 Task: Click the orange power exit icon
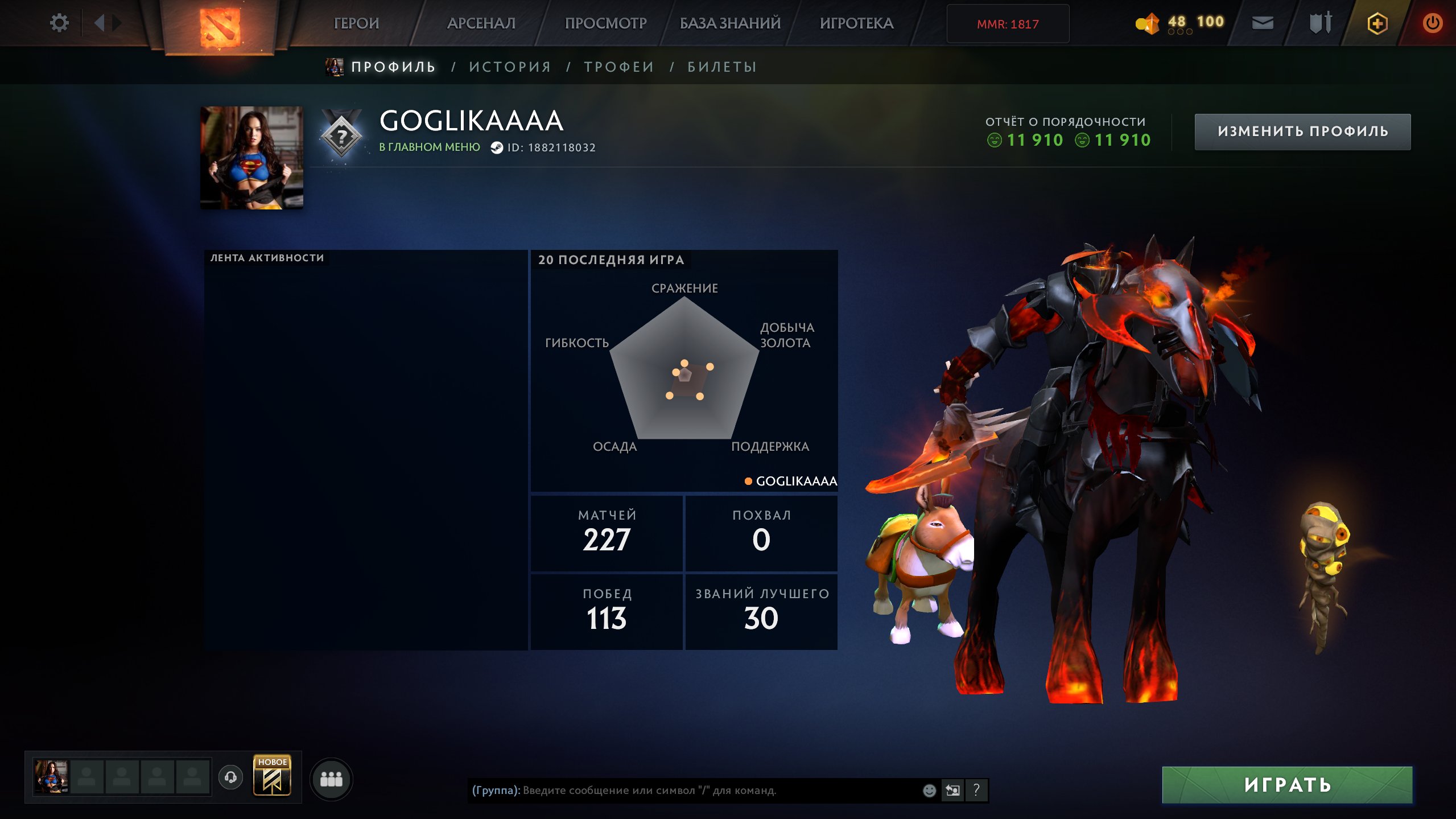tap(1434, 23)
